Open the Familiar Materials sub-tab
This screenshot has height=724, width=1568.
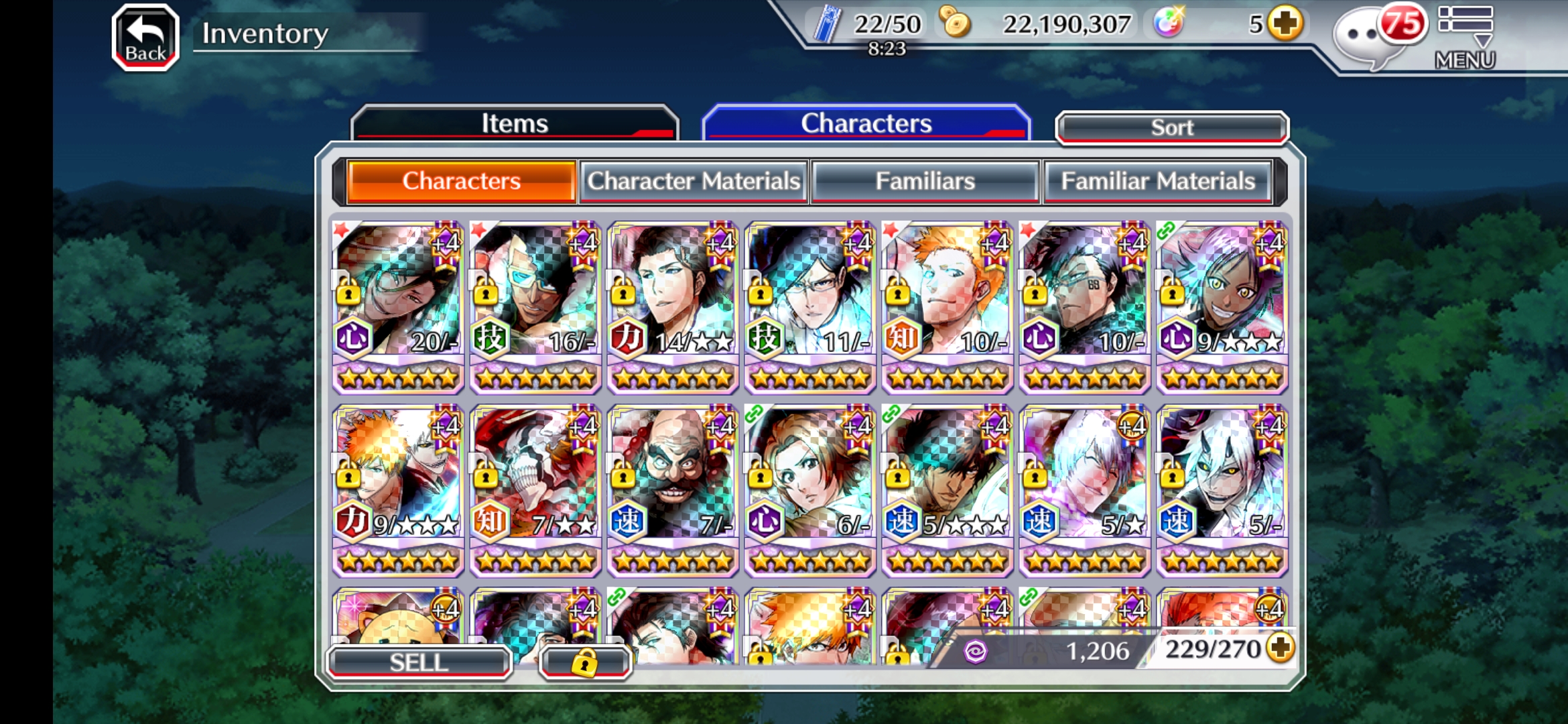coord(1157,181)
